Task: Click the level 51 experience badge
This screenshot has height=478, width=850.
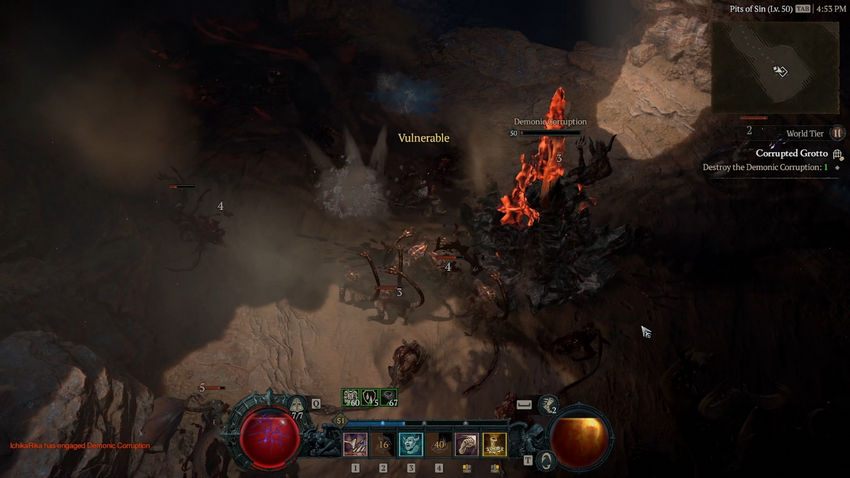Action: [x=340, y=421]
